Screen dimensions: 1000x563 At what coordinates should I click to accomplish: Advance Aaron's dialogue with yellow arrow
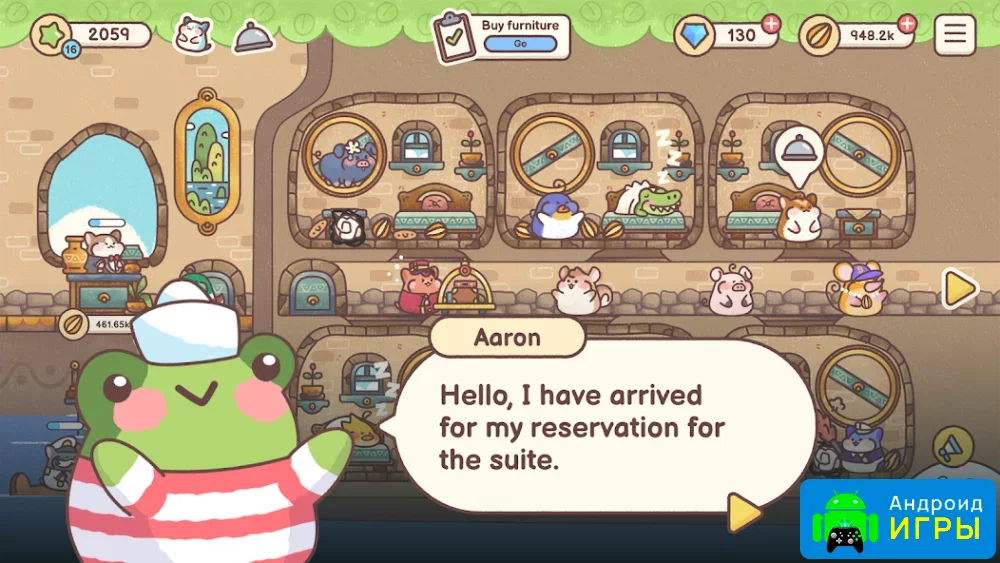coord(742,512)
